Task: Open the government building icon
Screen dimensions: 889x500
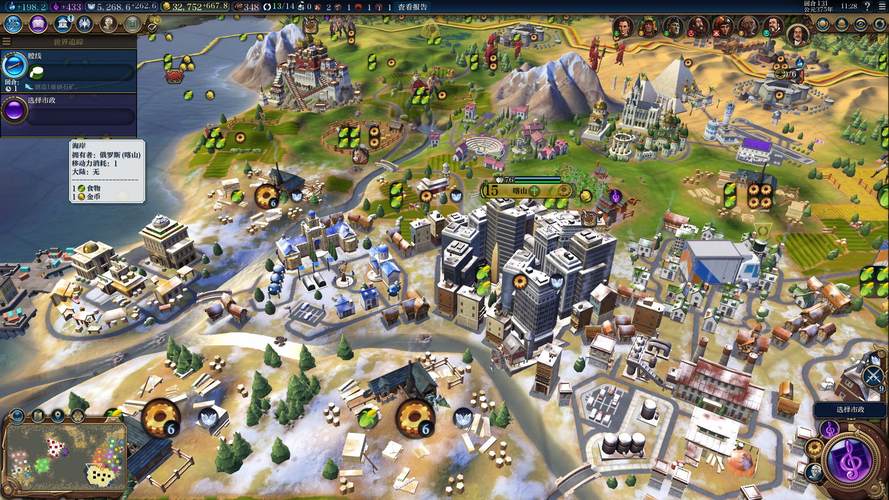Action: pos(60,24)
